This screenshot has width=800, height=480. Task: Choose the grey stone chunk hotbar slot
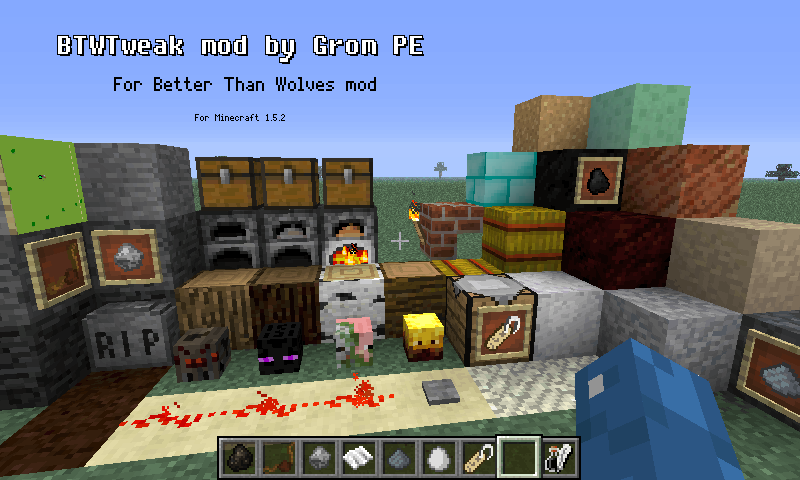[318, 459]
